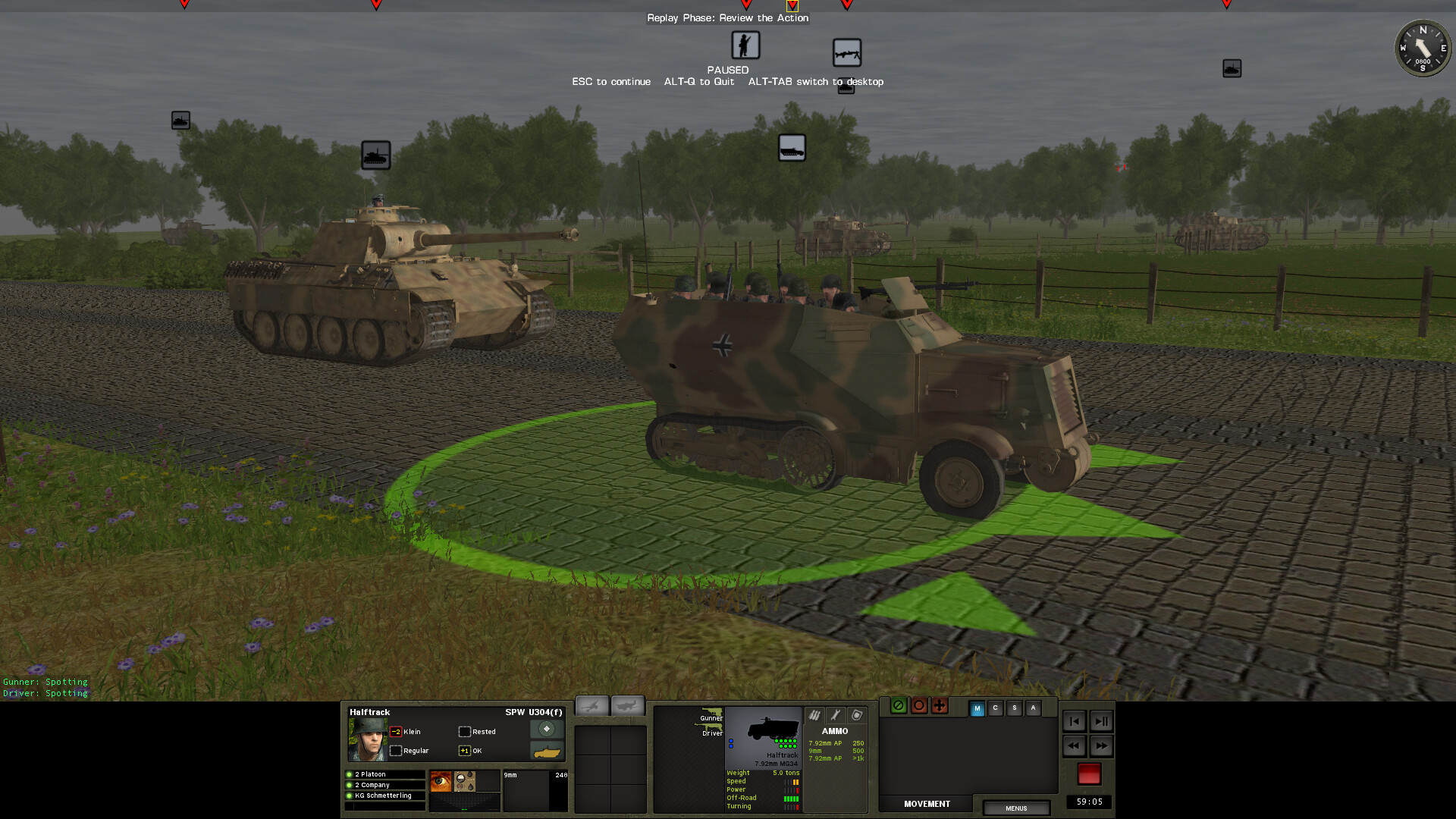Select the Panther tank floating icon
Image resolution: width=1456 pixels, height=819 pixels.
[375, 155]
